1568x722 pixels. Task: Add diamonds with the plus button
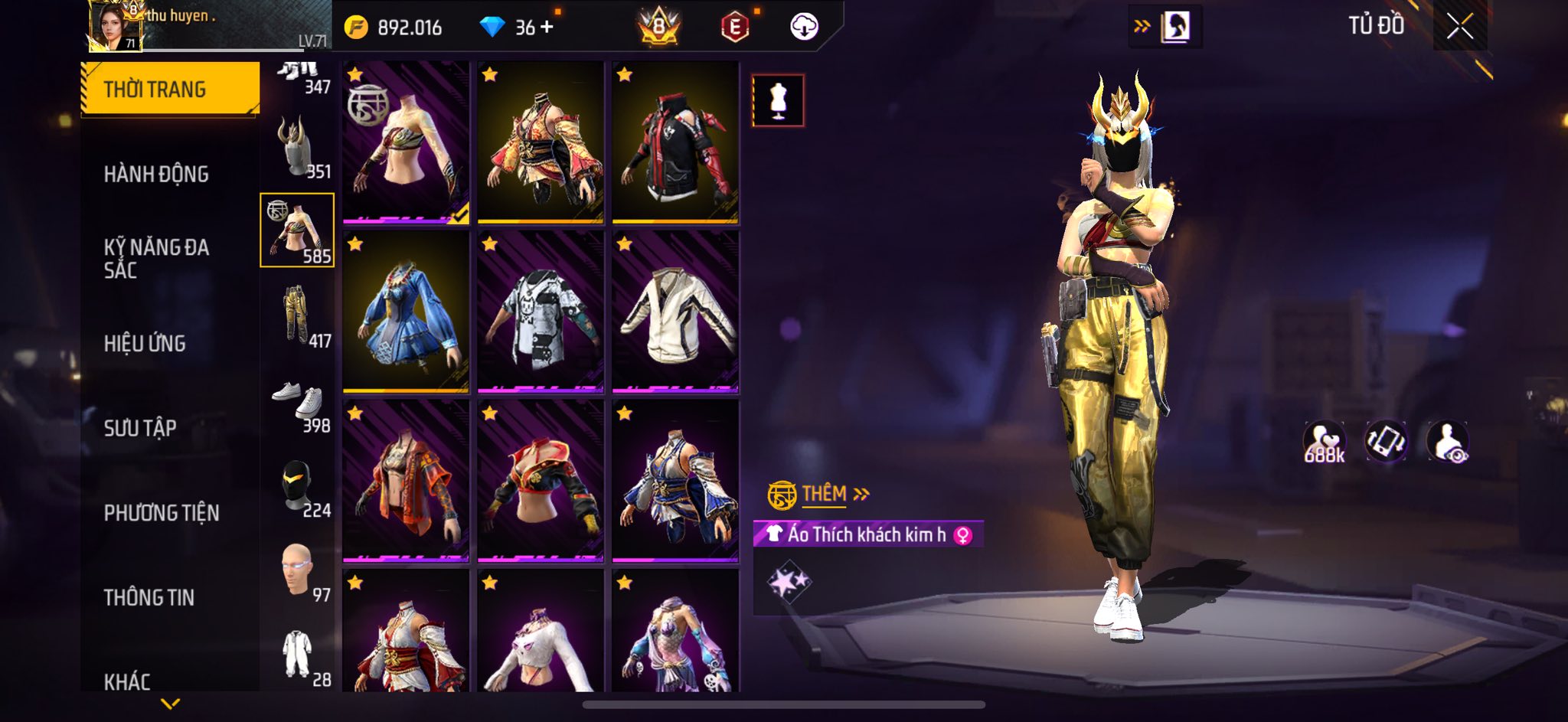[x=547, y=28]
